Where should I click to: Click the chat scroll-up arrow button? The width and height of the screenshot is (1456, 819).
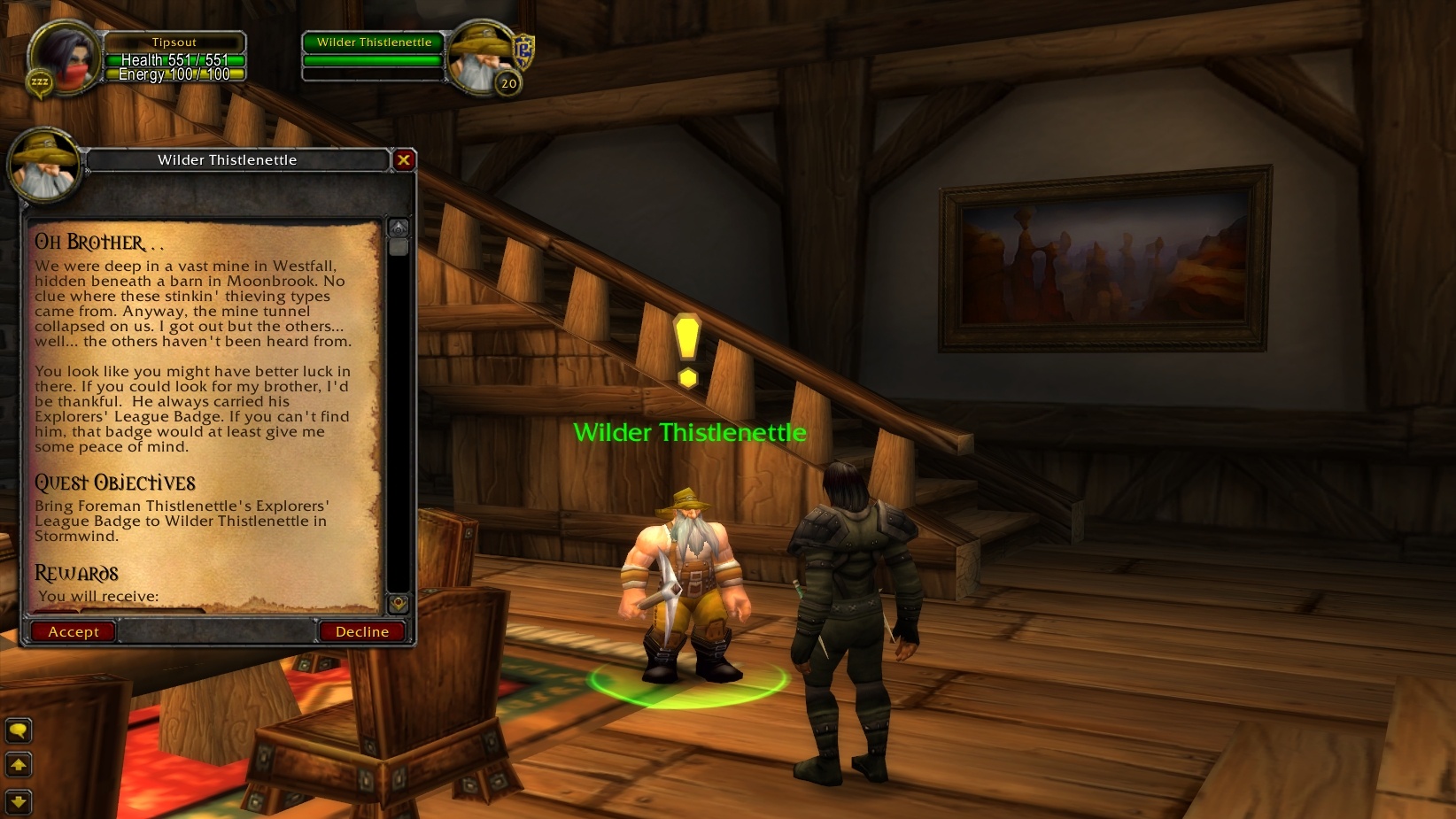coord(18,764)
